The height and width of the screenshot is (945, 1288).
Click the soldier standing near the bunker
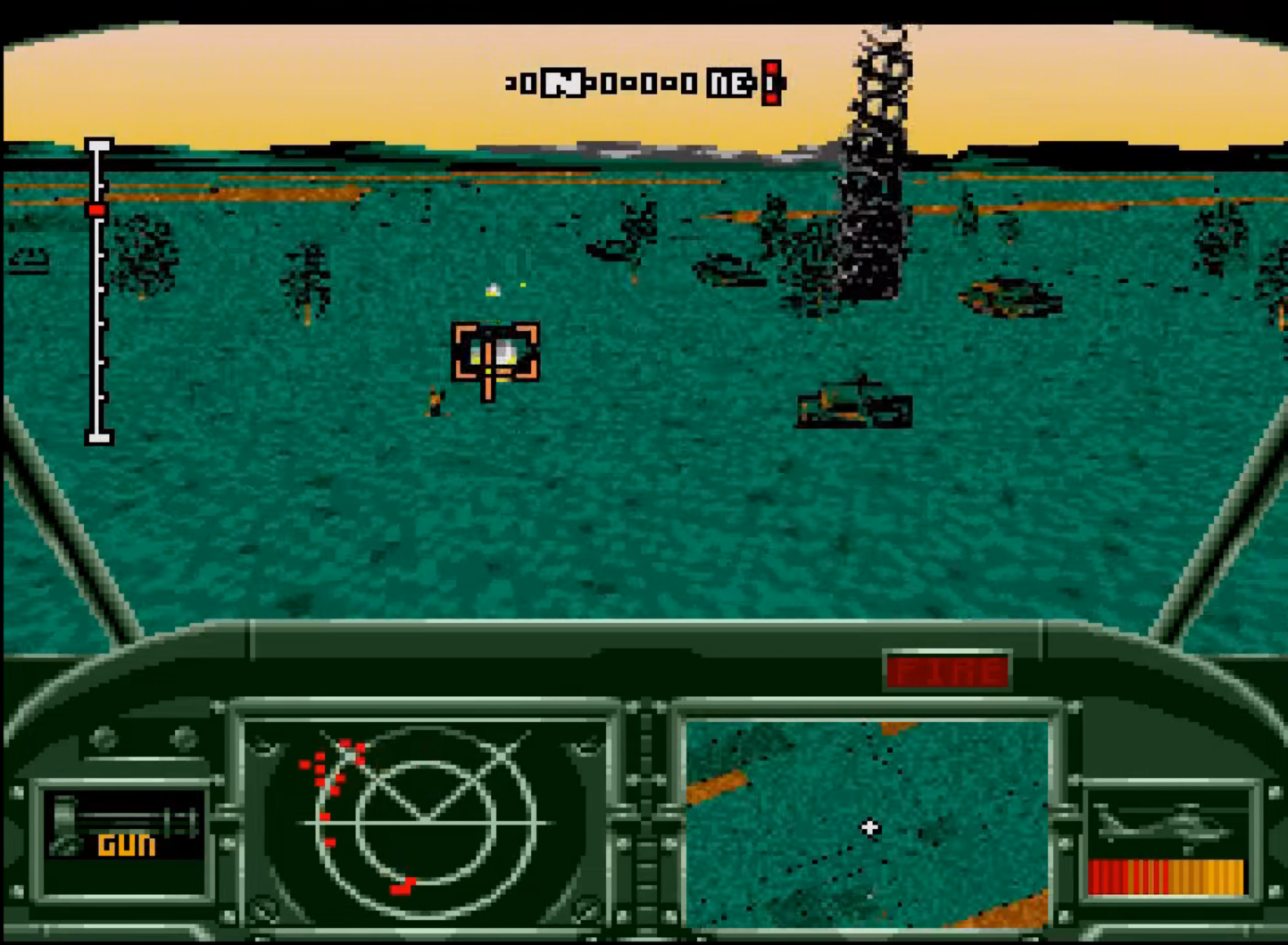435,402
